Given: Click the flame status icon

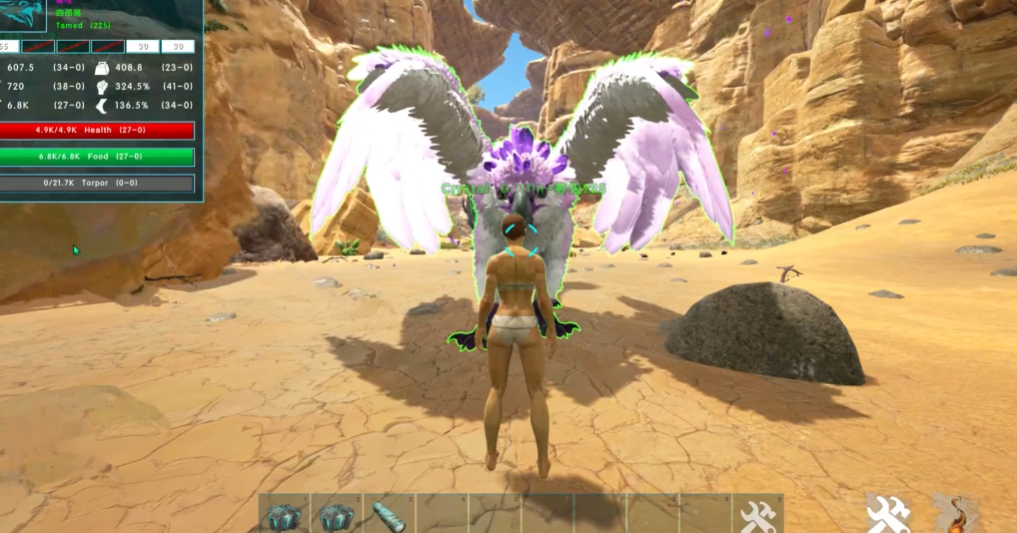Looking at the screenshot, I should tap(954, 514).
